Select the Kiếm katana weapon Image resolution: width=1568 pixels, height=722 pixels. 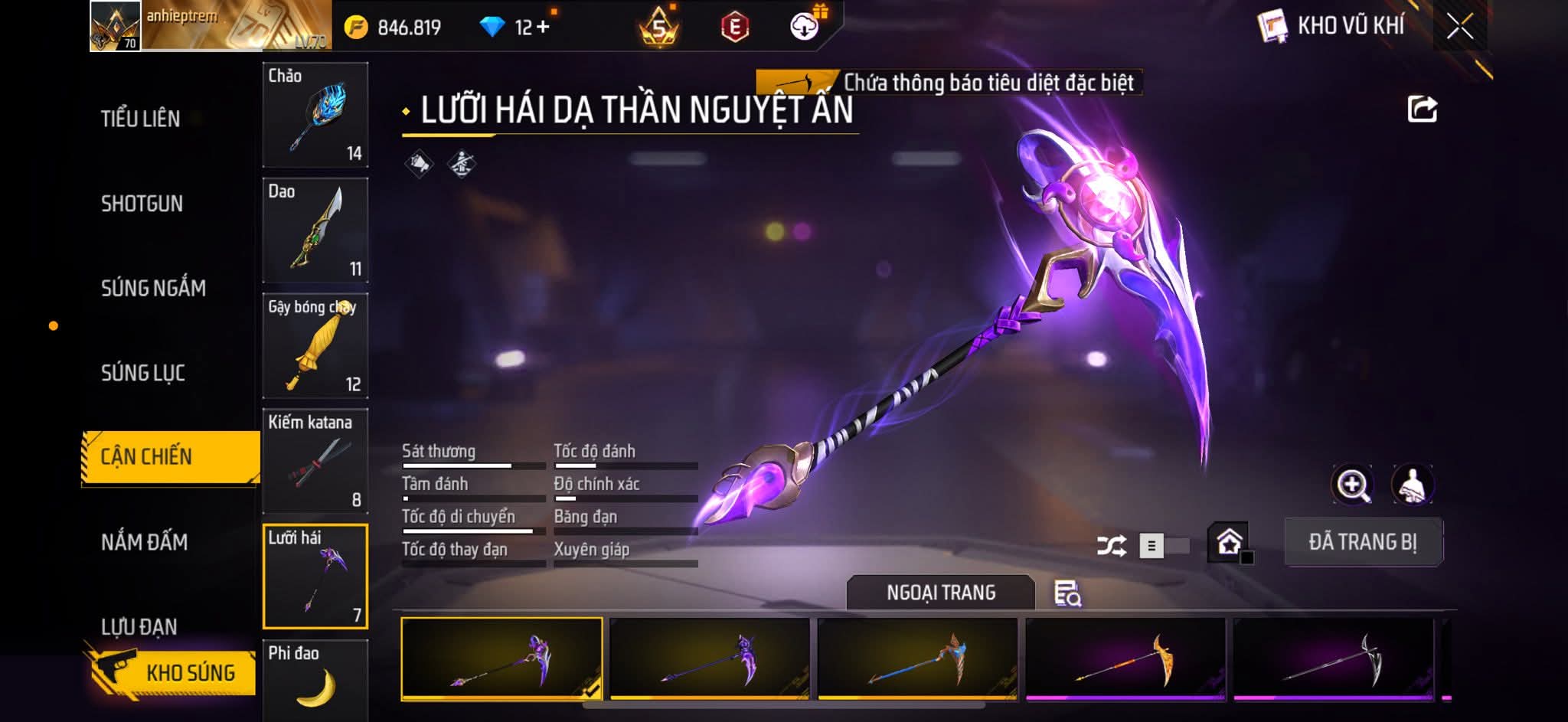pyautogui.click(x=315, y=461)
